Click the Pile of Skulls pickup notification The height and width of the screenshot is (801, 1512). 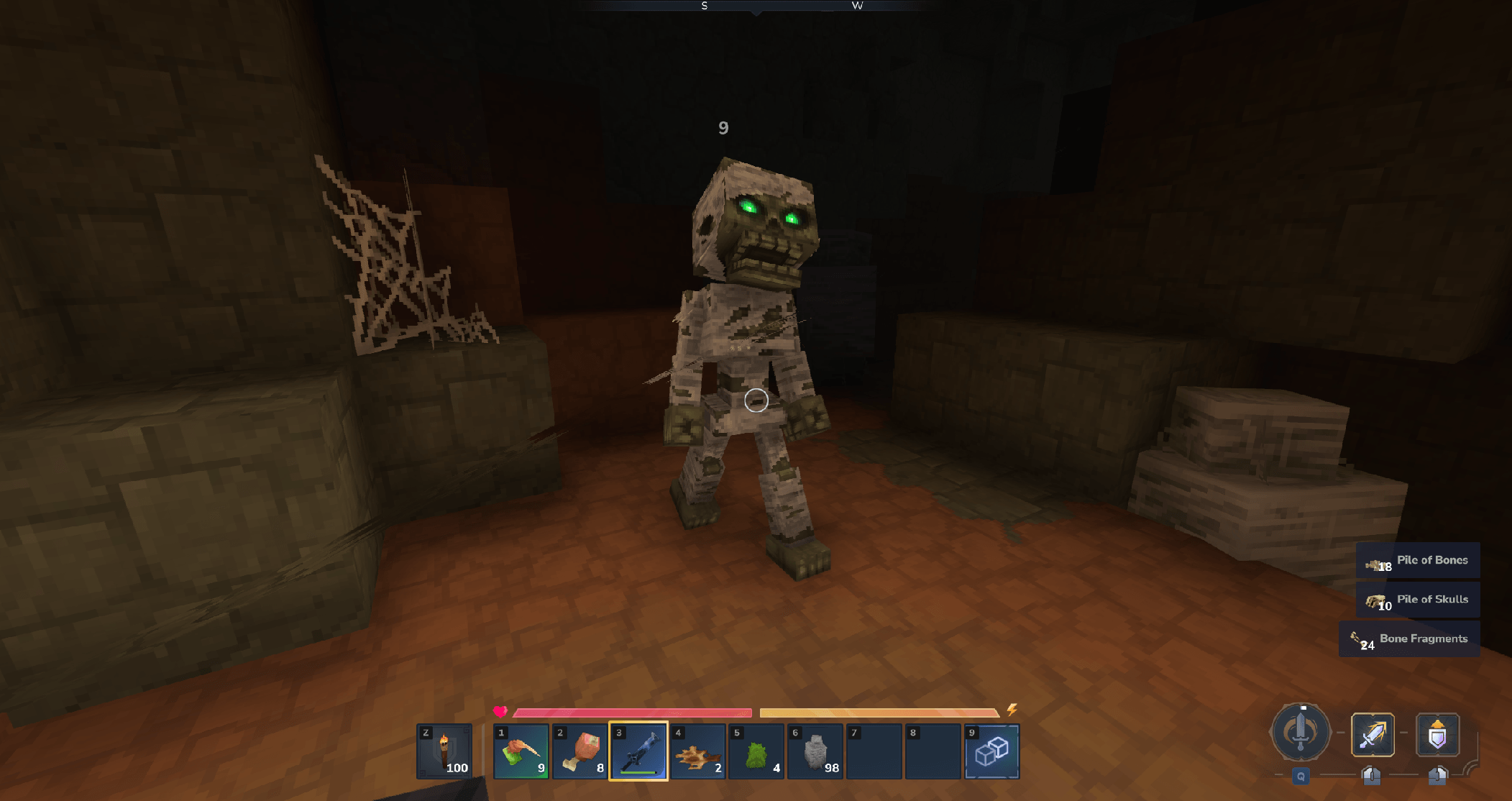tap(1418, 600)
